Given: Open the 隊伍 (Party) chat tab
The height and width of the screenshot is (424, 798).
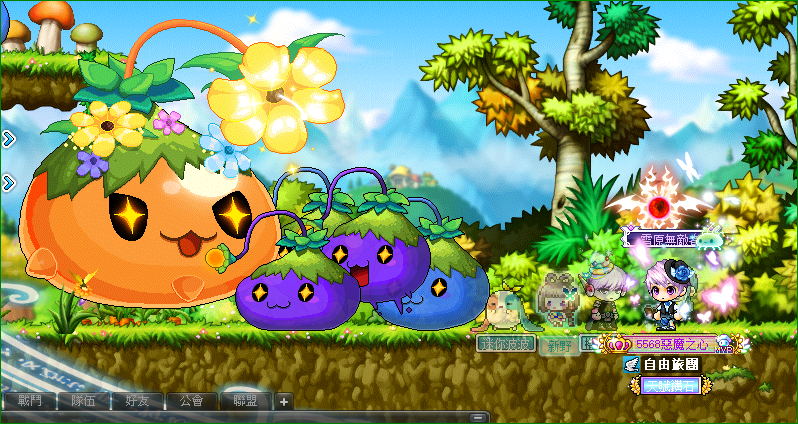Looking at the screenshot, I should [x=84, y=401].
